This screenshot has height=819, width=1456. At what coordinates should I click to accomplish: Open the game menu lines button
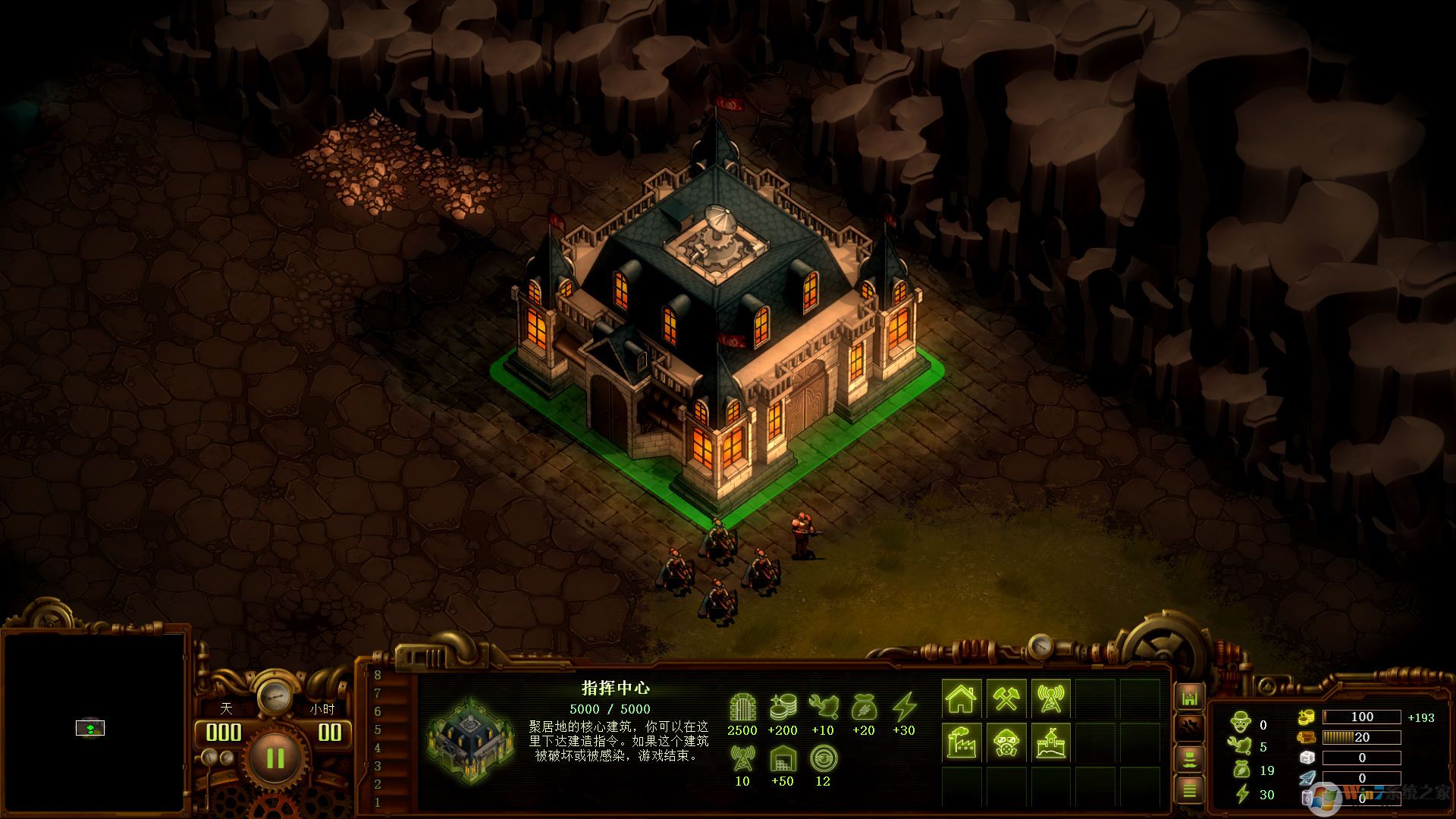tap(1189, 790)
